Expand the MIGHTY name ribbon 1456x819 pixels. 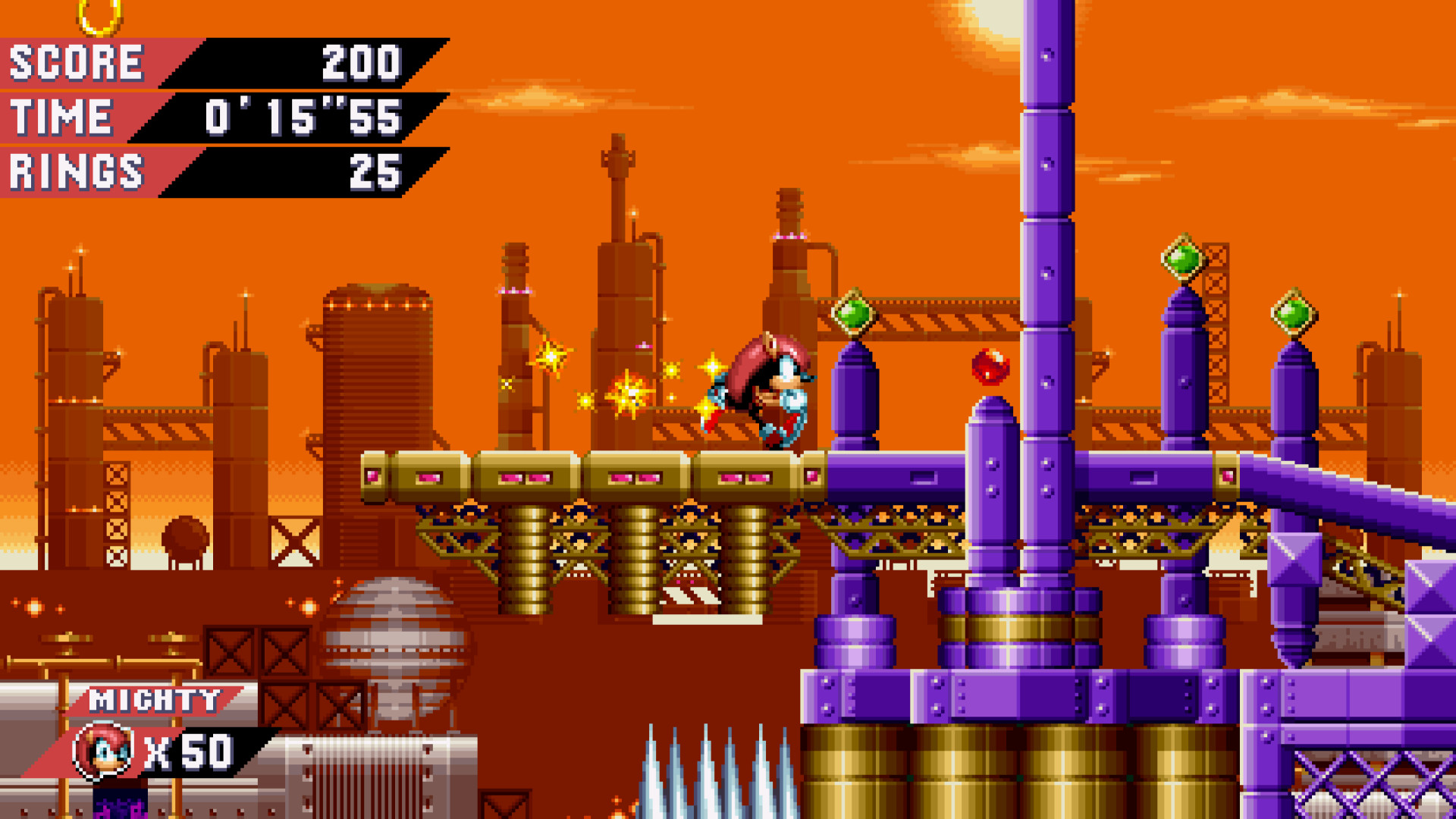coord(152,701)
